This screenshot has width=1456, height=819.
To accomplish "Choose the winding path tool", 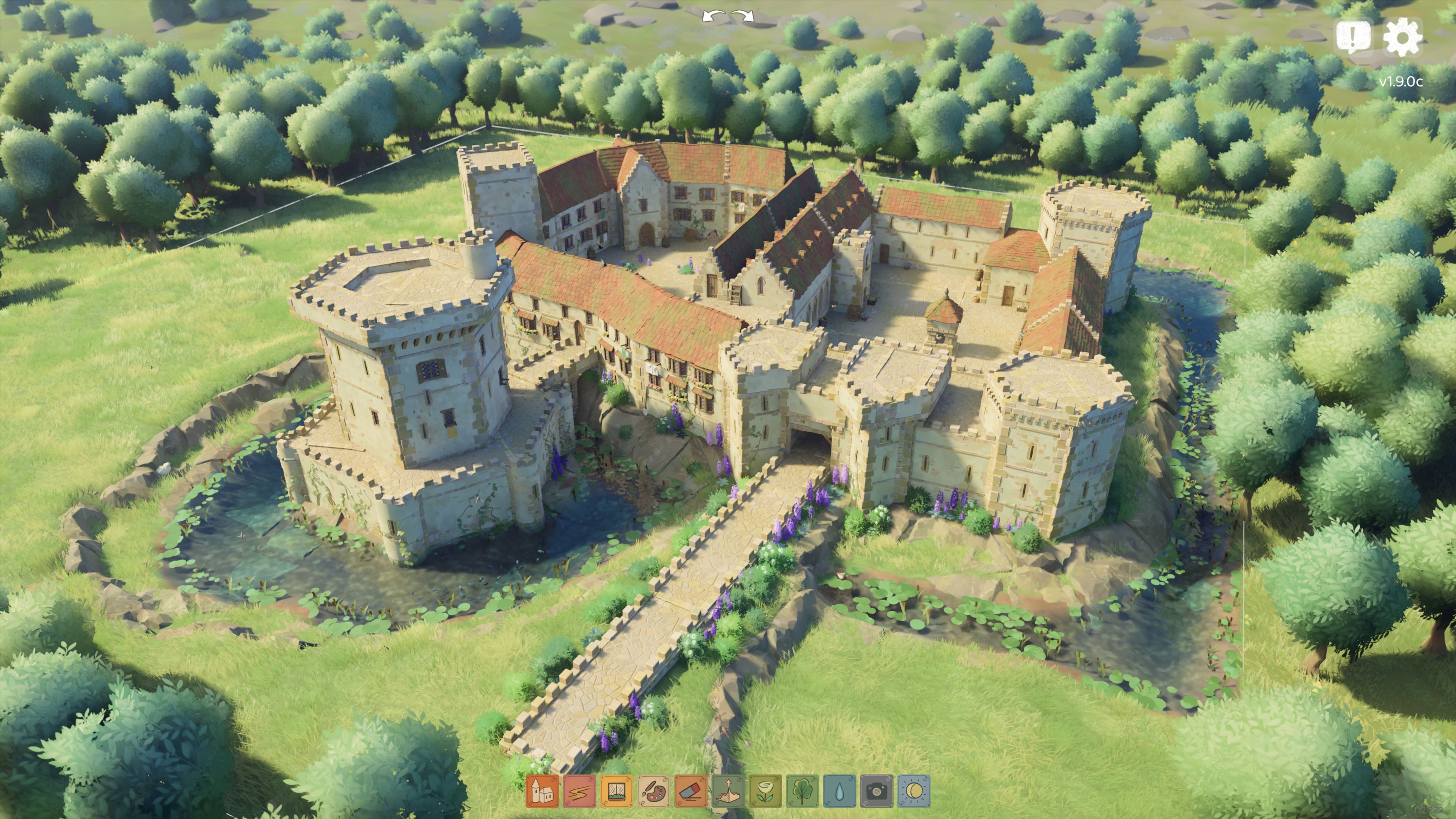I will tap(579, 790).
